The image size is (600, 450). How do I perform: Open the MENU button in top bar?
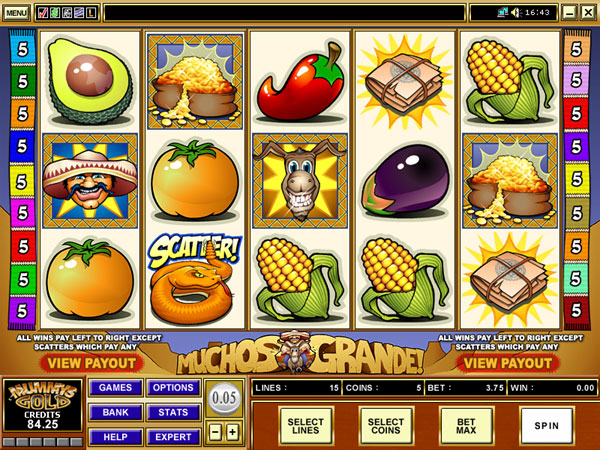click(16, 13)
